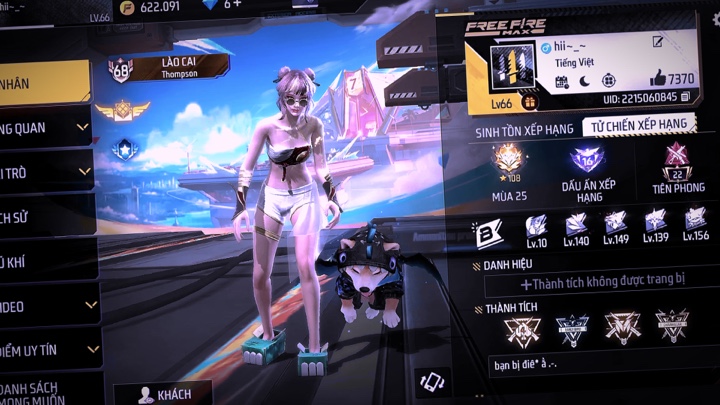Screen dimensions: 720x405
Task: Switch to the Sinh Tồn Xếp Hạng tab
Action: [523, 127]
